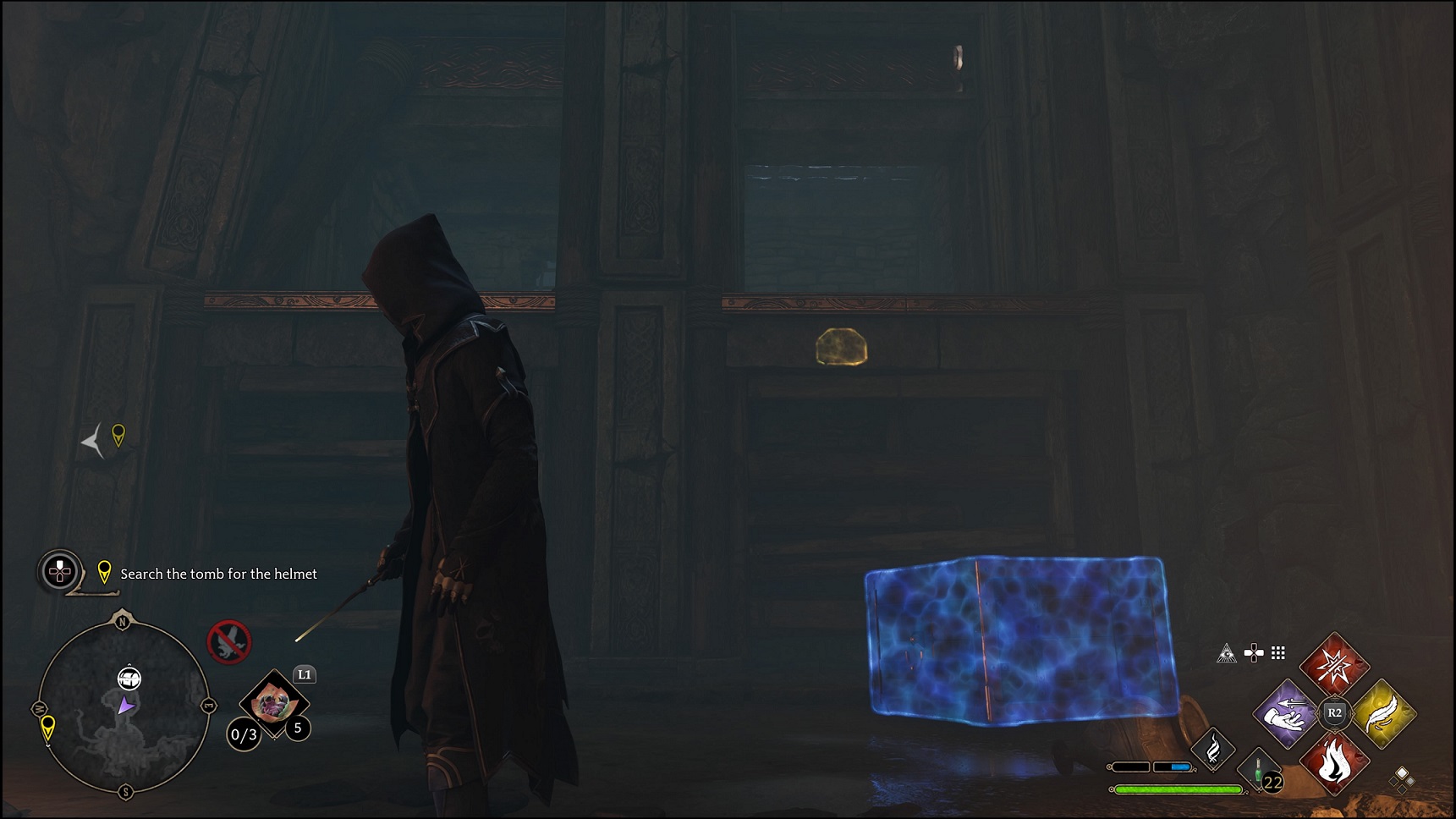Expand the yellow objective waypoint pin

pos(105,573)
